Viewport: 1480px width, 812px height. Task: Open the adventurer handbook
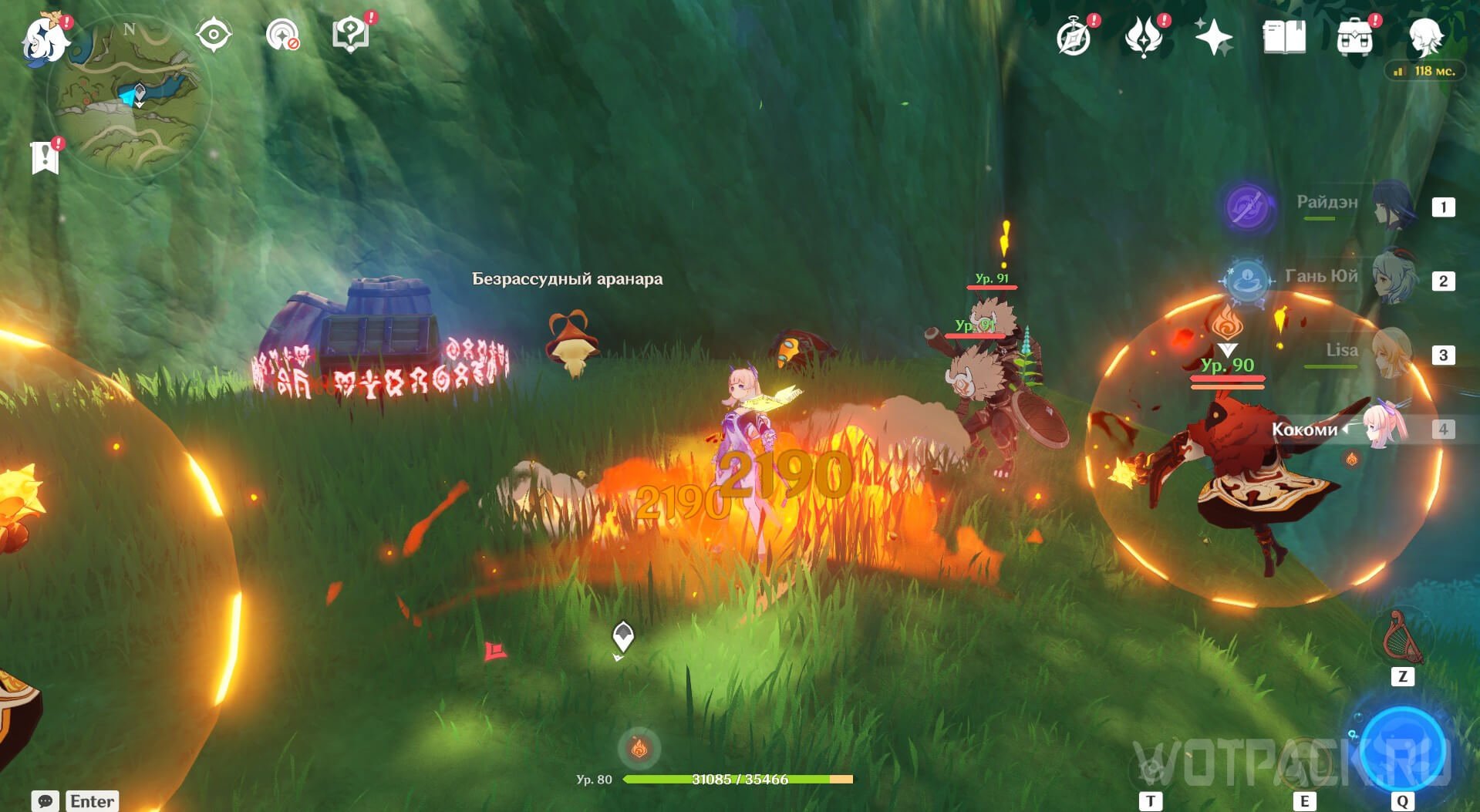(x=1284, y=36)
